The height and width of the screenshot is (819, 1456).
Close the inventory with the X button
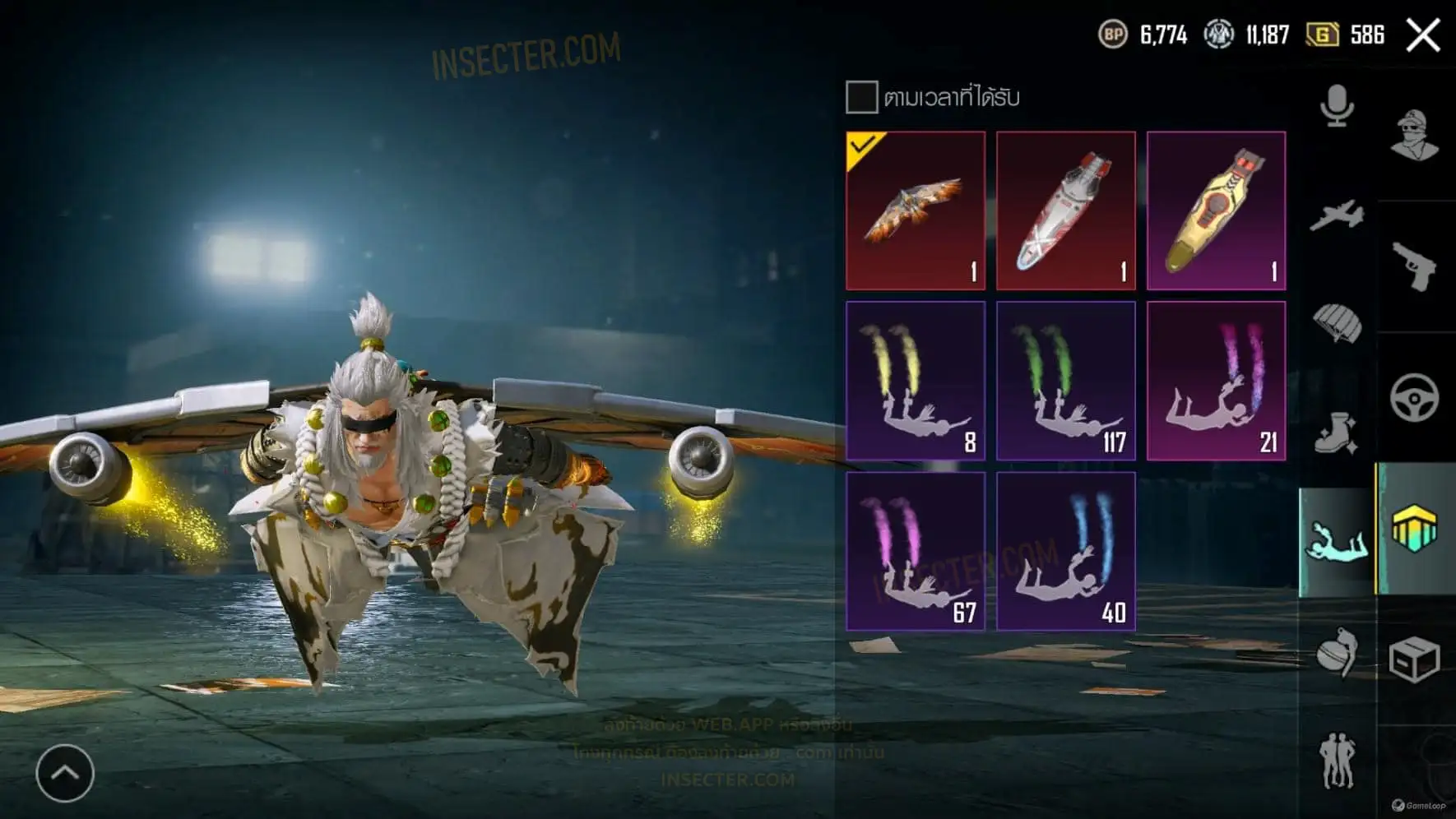pos(1422,35)
